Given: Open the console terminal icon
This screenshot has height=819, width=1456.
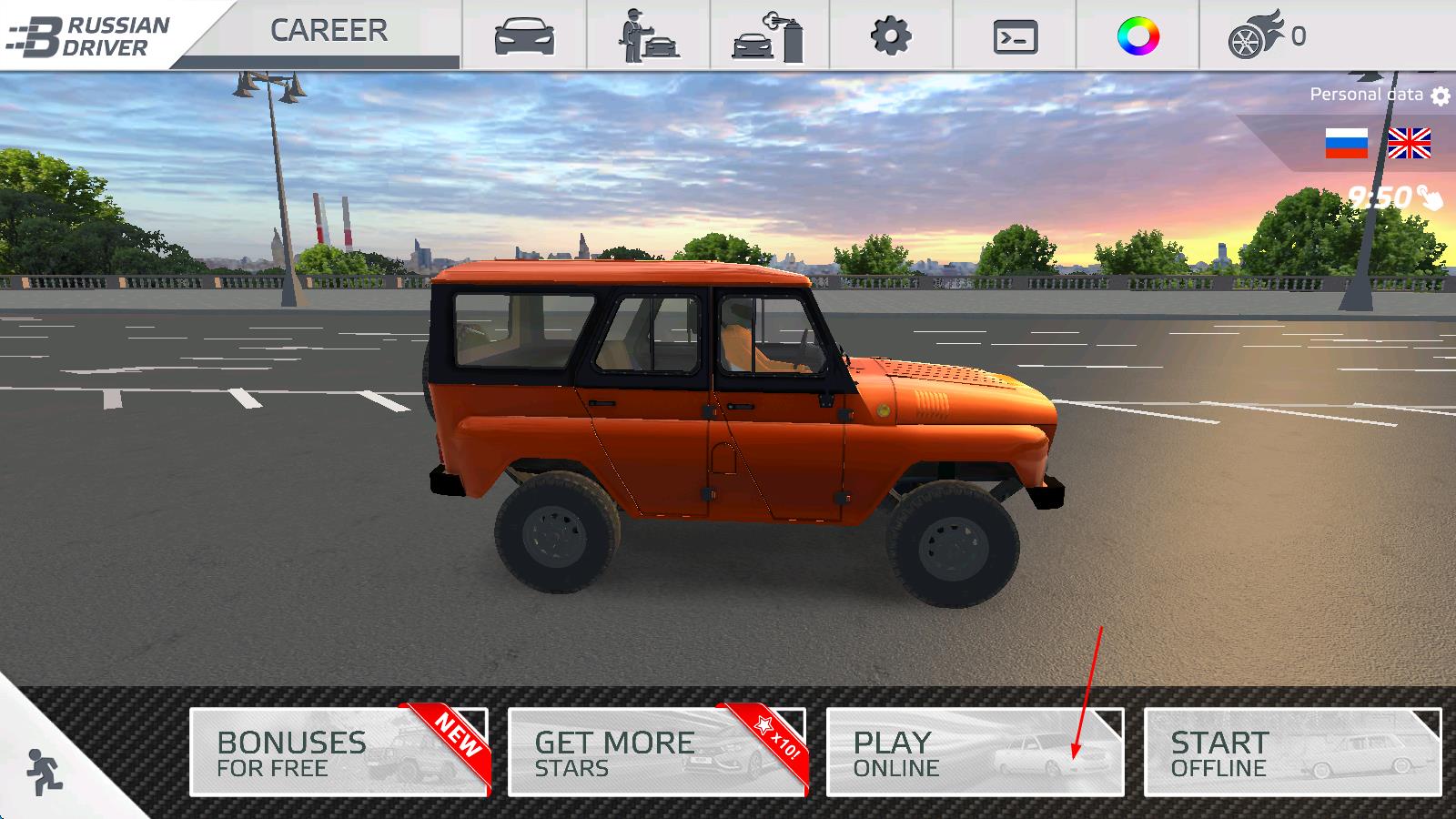Looking at the screenshot, I should tap(1015, 37).
